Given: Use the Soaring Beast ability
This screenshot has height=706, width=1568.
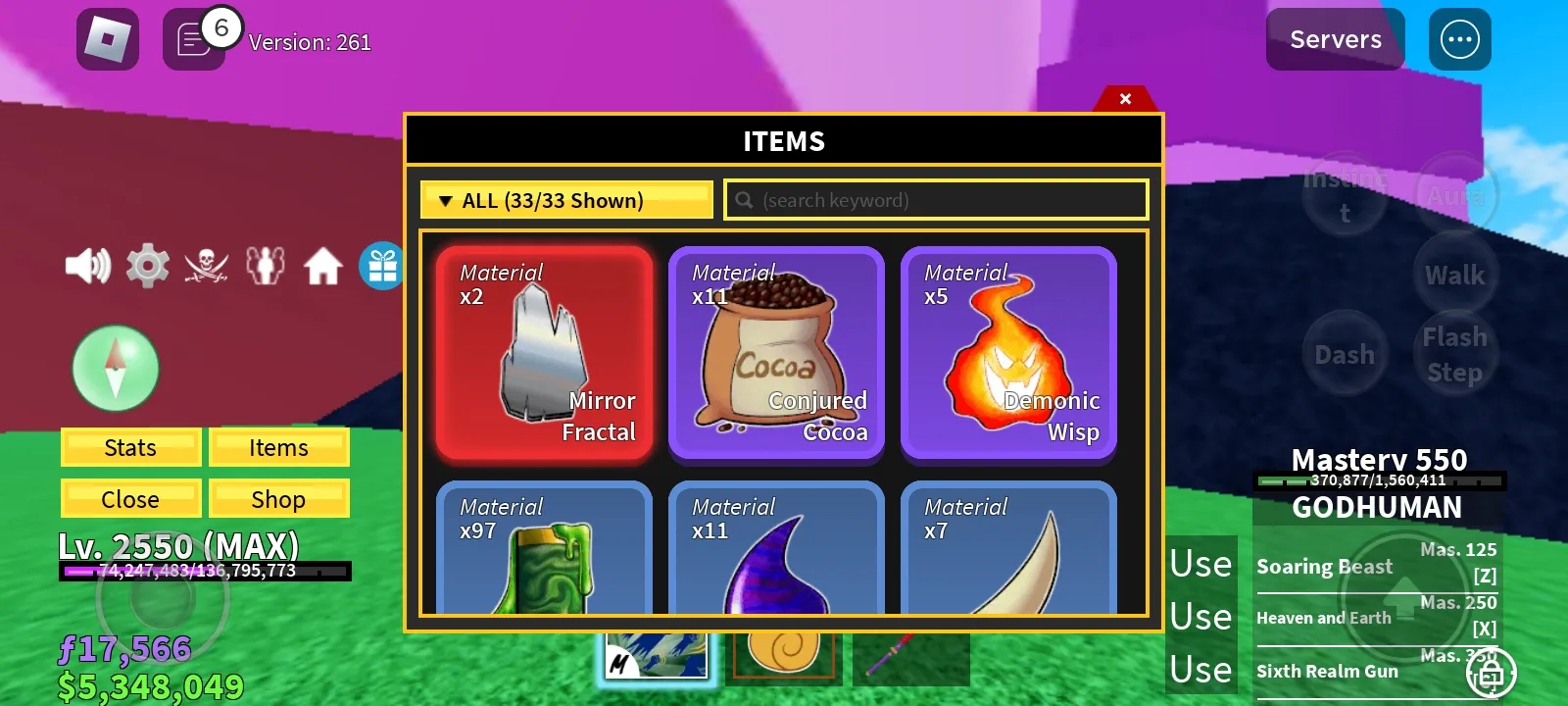Looking at the screenshot, I should tap(1200, 564).
